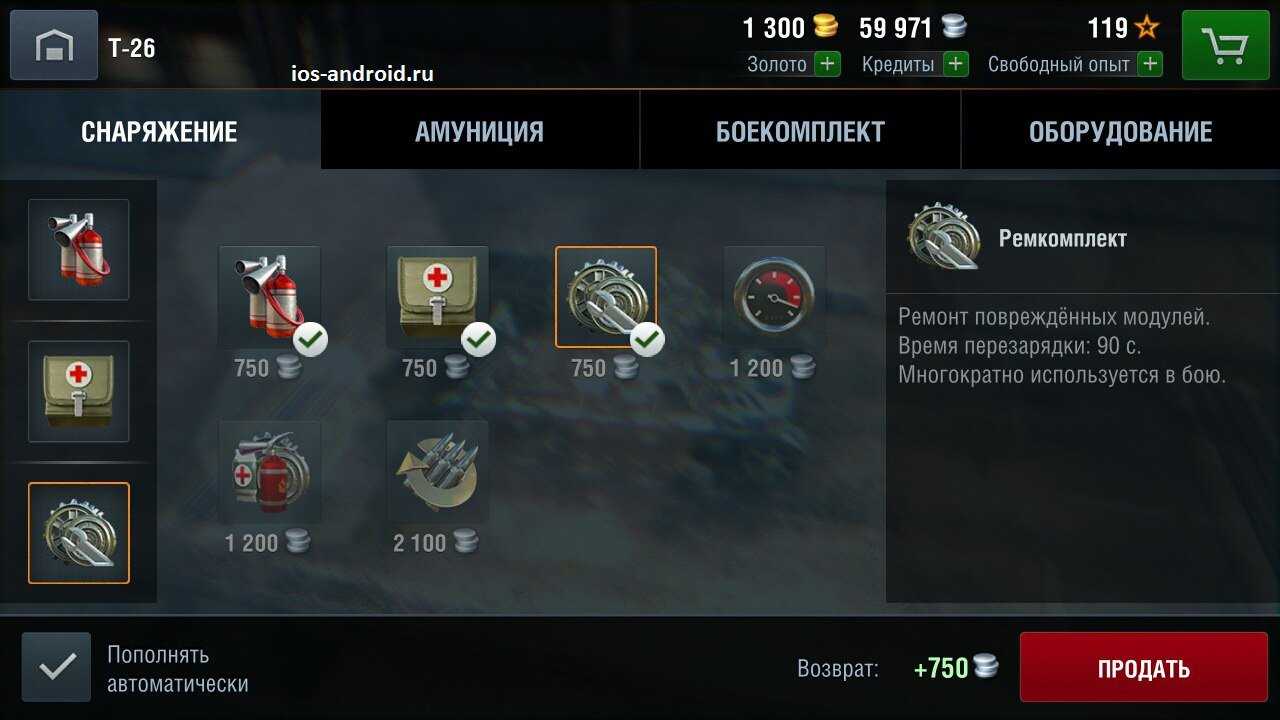
Task: Toggle the Пополнять автоматически checkbox
Action: [x=56, y=667]
